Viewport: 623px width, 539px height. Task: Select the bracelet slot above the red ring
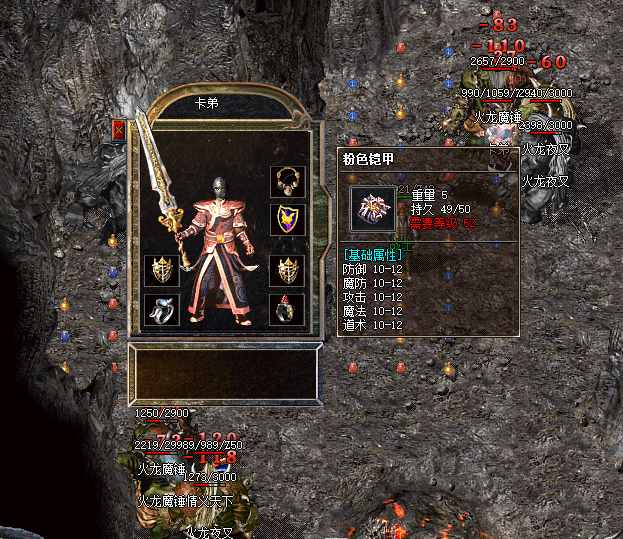coord(287,270)
